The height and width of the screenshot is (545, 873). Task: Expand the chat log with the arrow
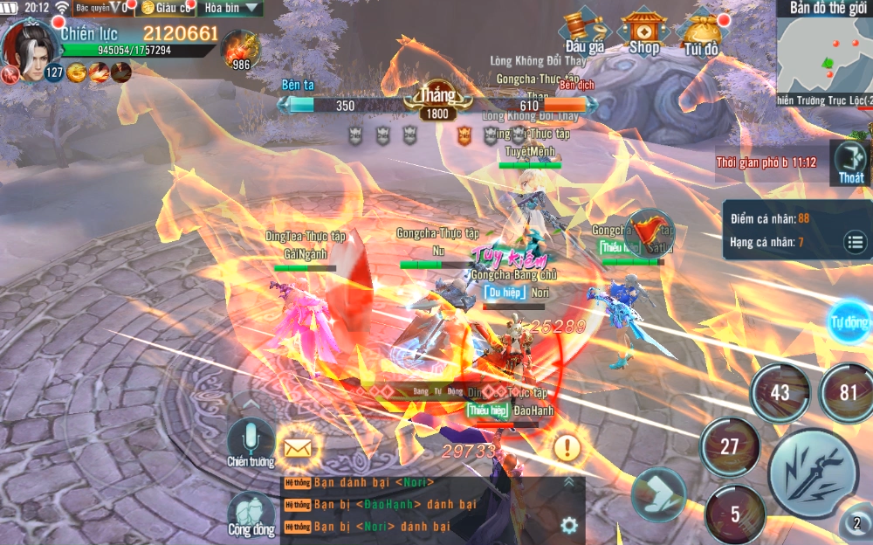coord(569,482)
